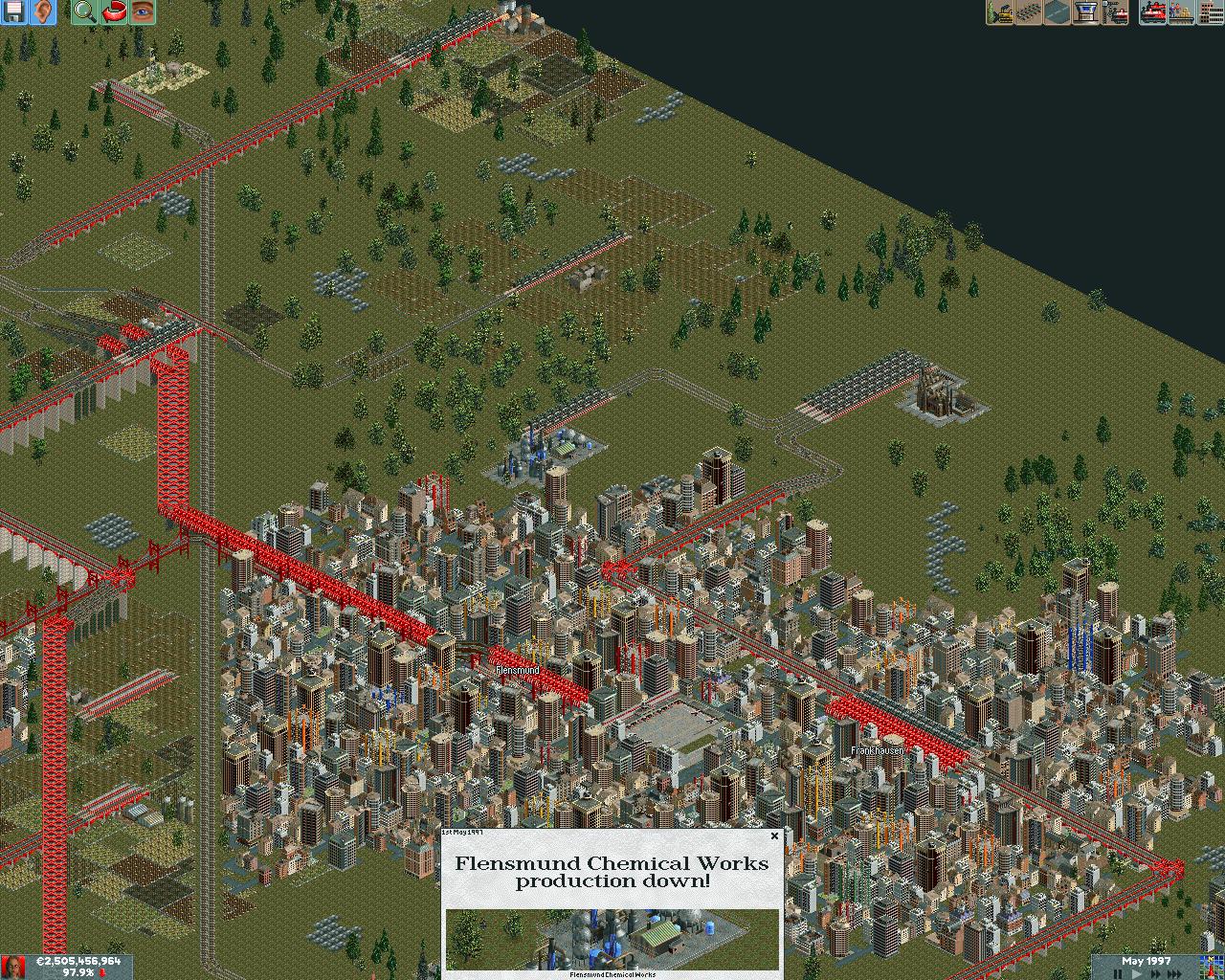The image size is (1225, 980).
Task: Open the crane build vehicles menu
Action: point(1114,12)
